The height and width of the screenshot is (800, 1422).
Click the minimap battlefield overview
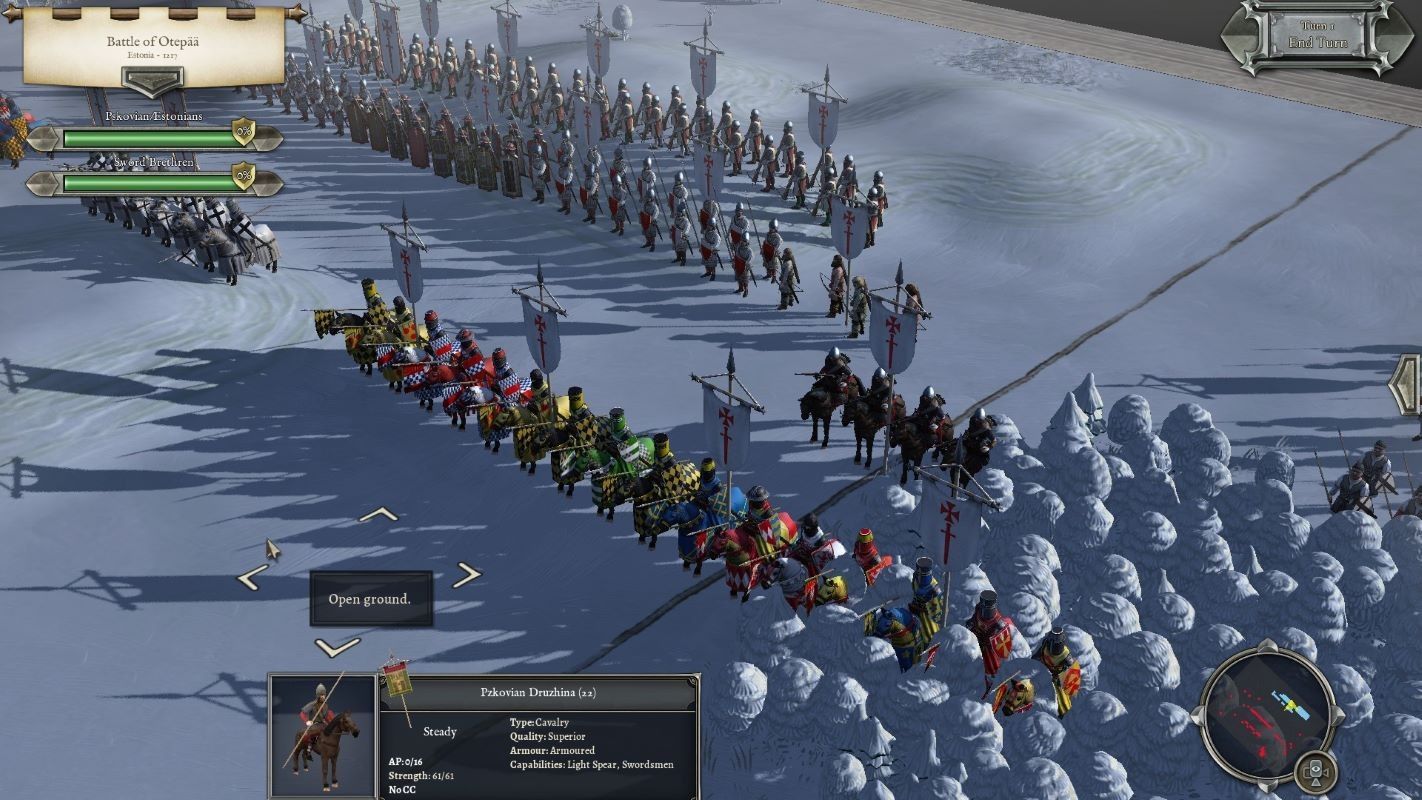1265,710
